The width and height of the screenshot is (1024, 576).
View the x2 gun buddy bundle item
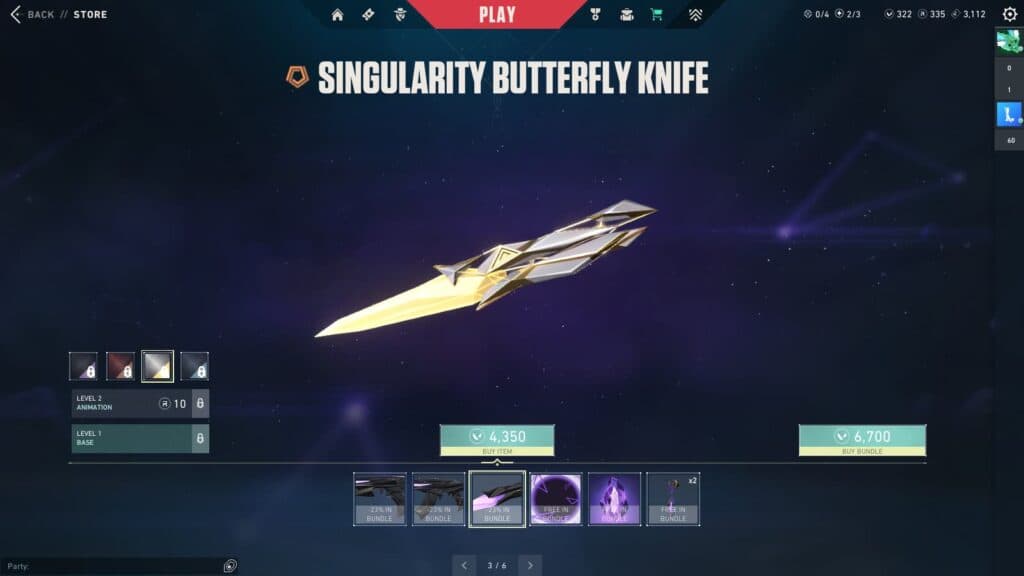click(x=673, y=498)
